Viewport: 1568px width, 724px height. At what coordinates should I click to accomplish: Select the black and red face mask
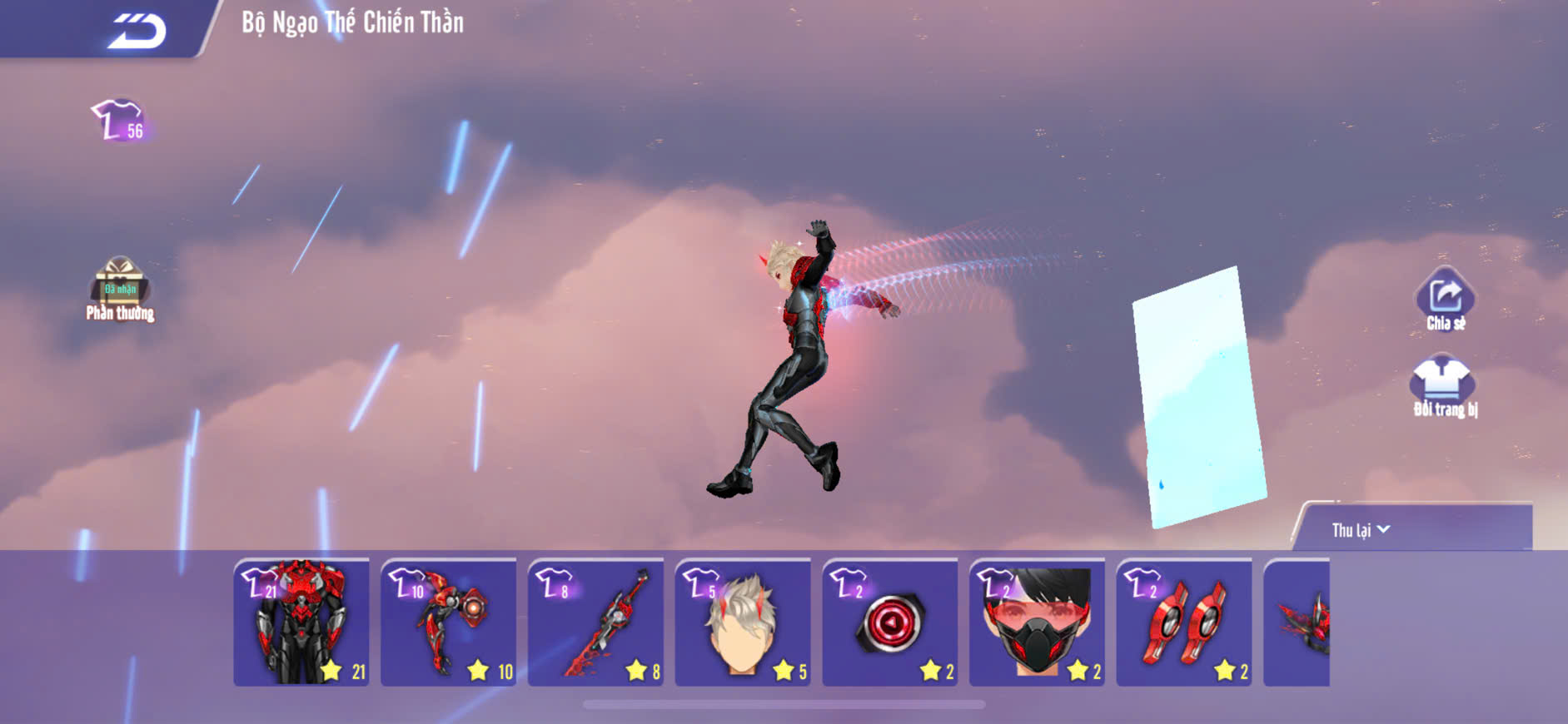point(1037,622)
